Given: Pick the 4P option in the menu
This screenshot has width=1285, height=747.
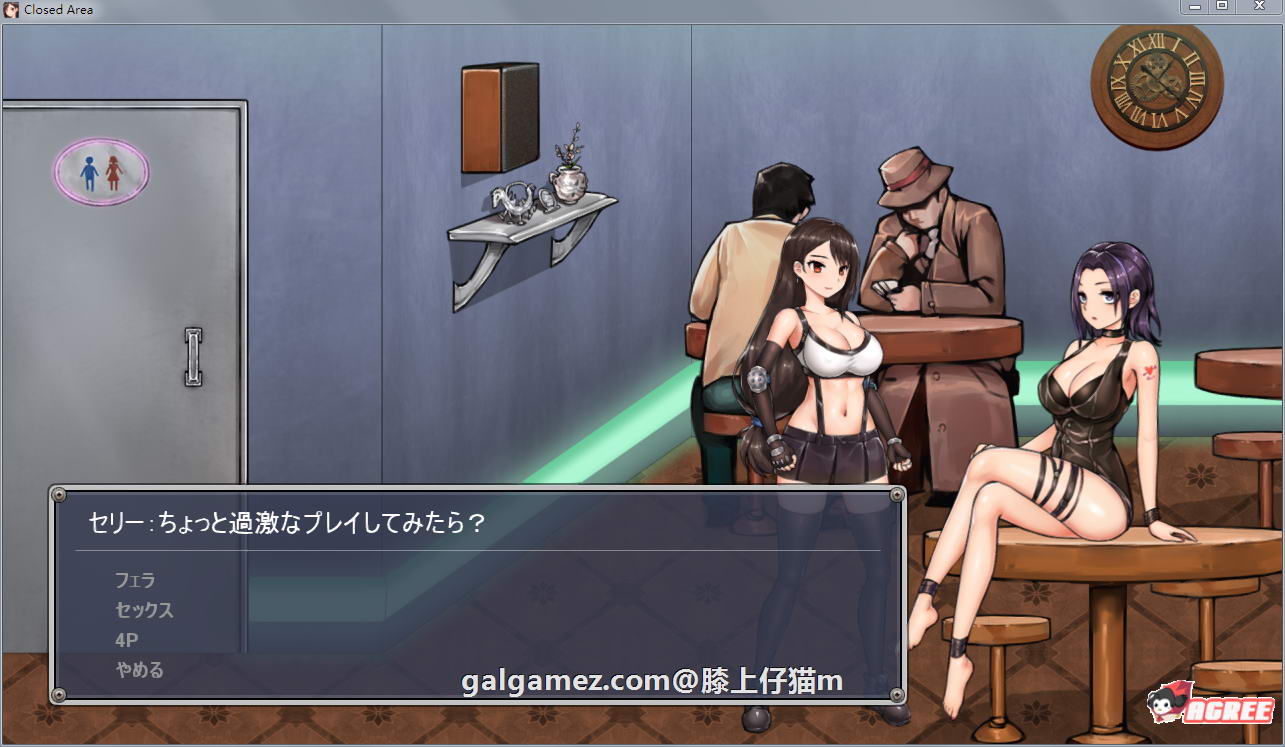Looking at the screenshot, I should click(127, 639).
